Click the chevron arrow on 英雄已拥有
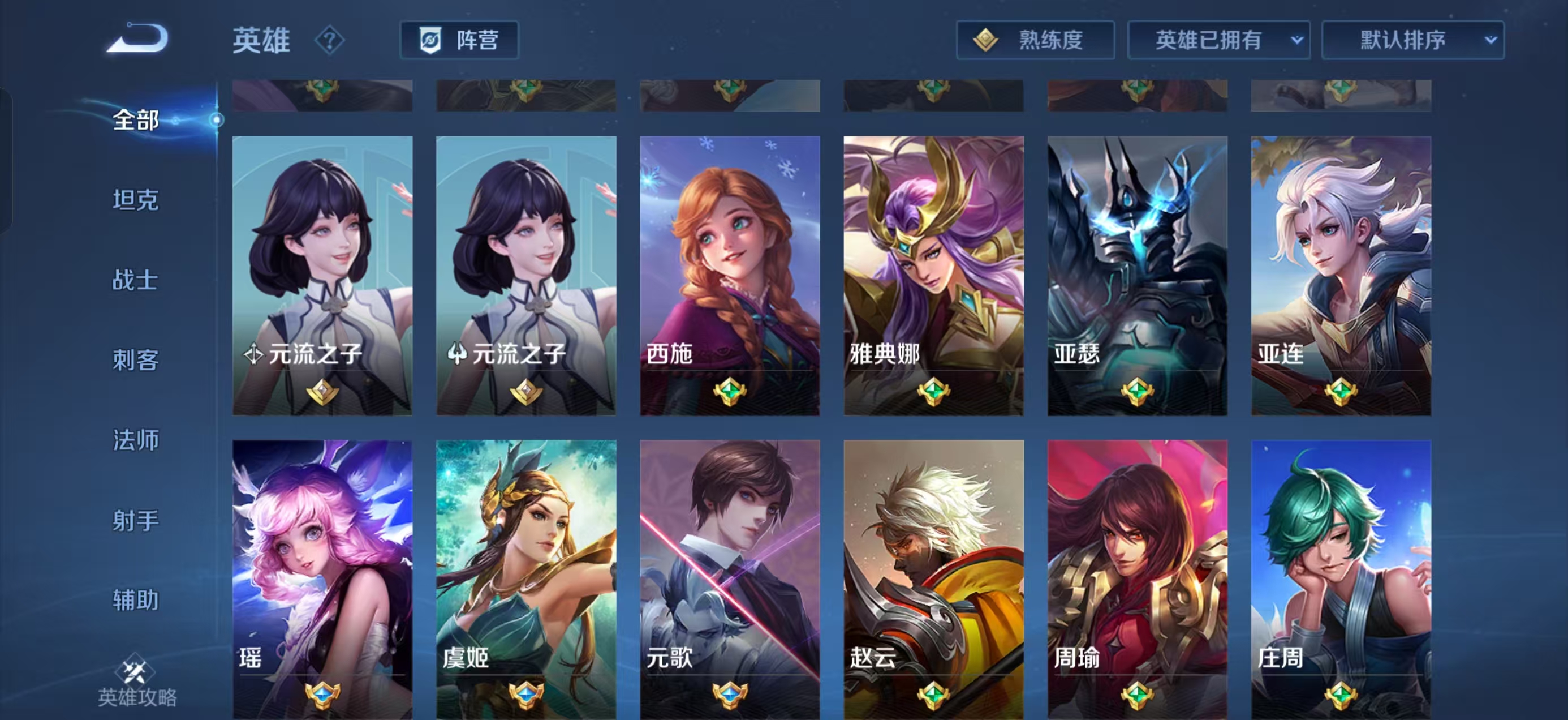The image size is (1568, 720). coord(1298,40)
